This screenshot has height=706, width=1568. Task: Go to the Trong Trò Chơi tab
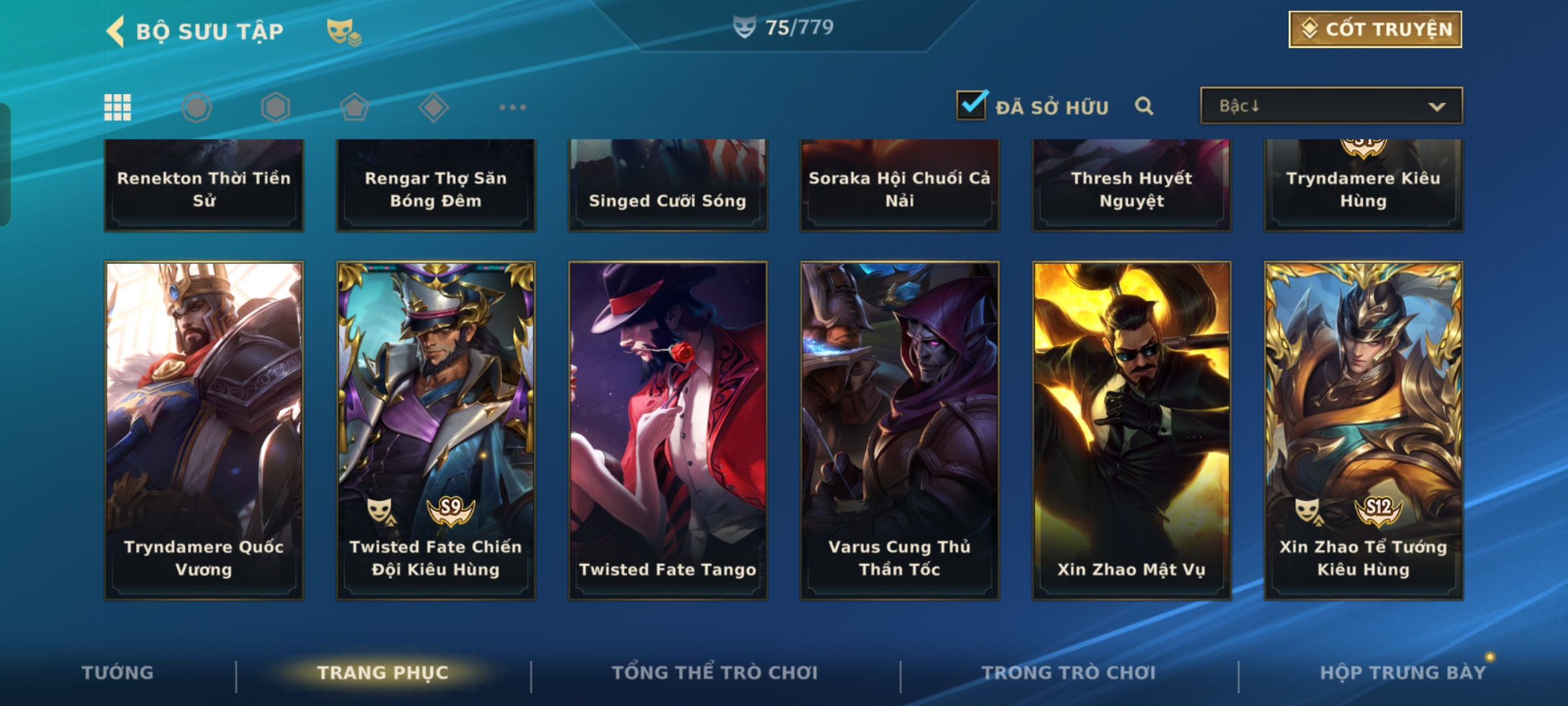[x=1069, y=673]
